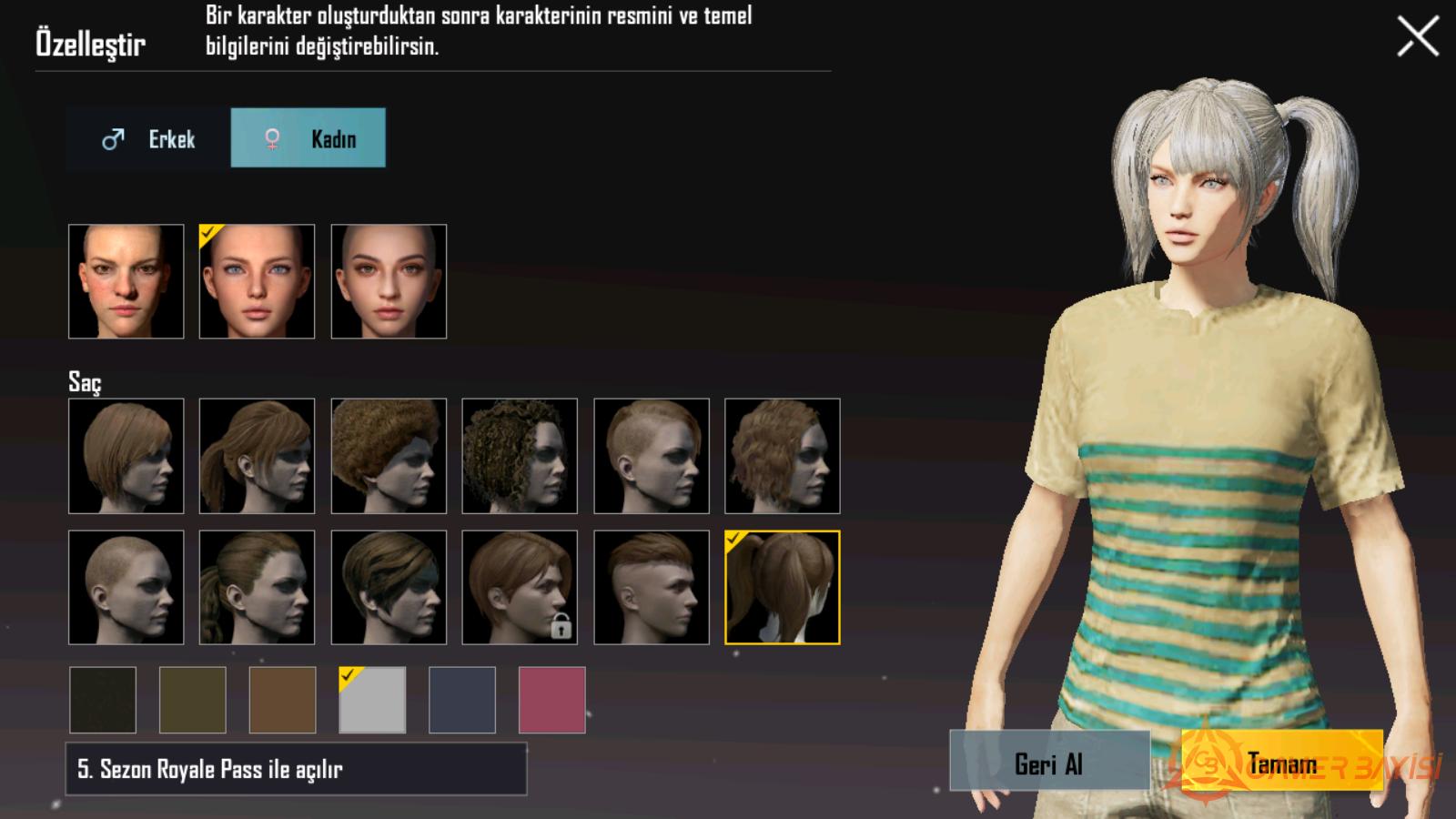Viewport: 1456px width, 819px height.
Task: Switch to the Erkek gender tab
Action: tap(148, 138)
